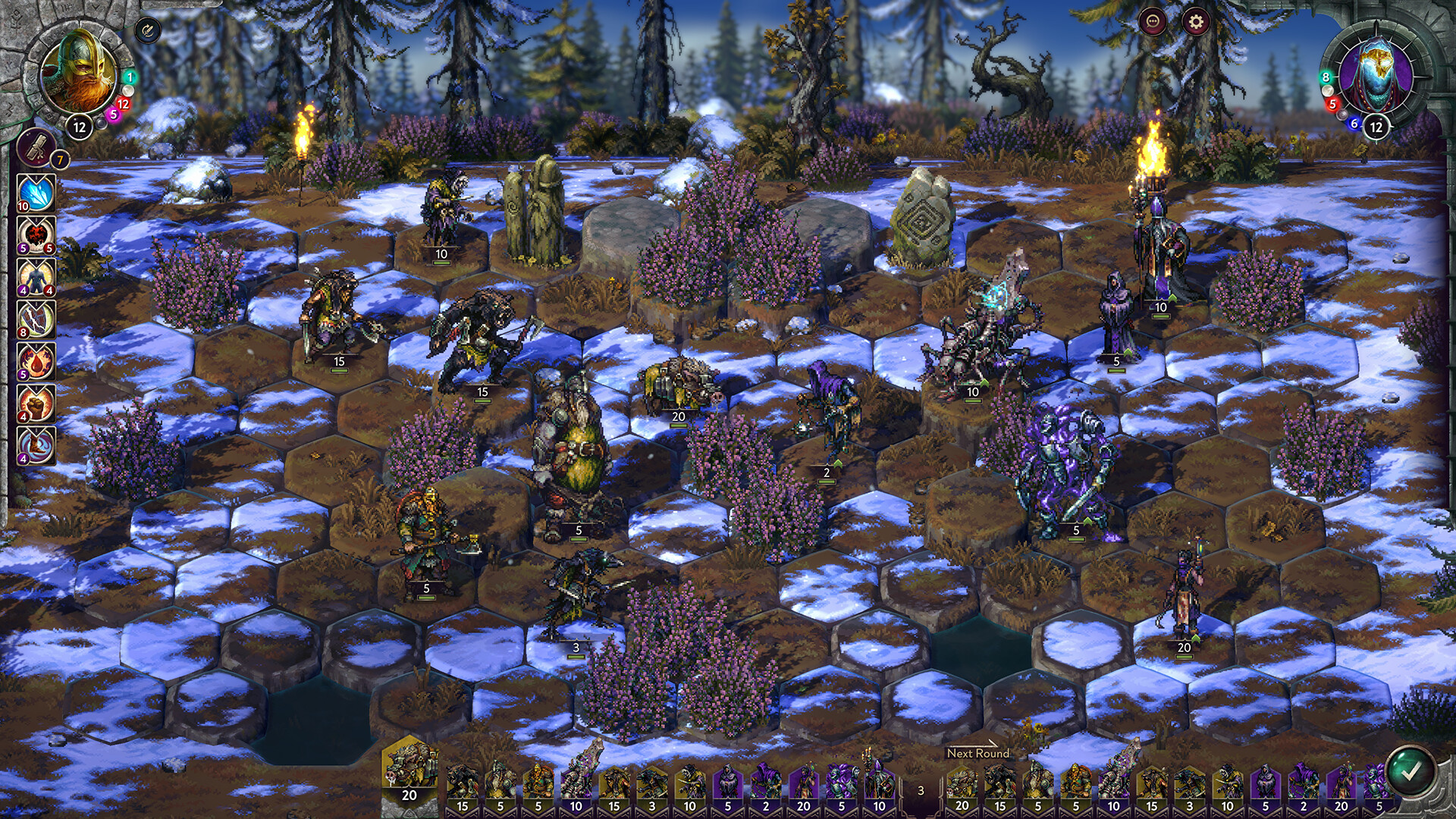Choose the crossed blades spell icon
The height and width of the screenshot is (819, 1456).
click(35, 319)
